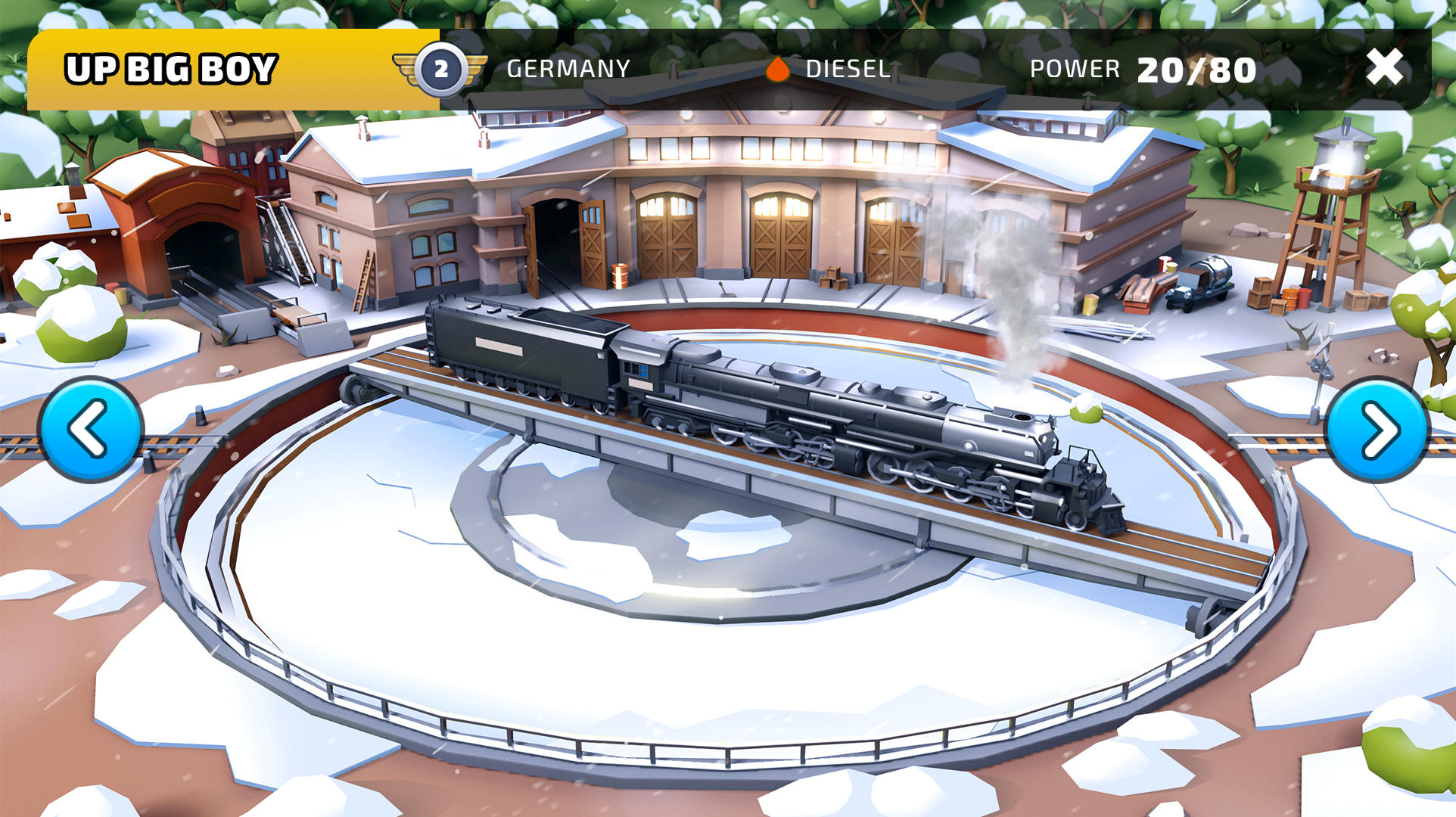Screen dimensions: 1456x817
Task: Click the POWER 20/80 counter
Action: 1143,68
